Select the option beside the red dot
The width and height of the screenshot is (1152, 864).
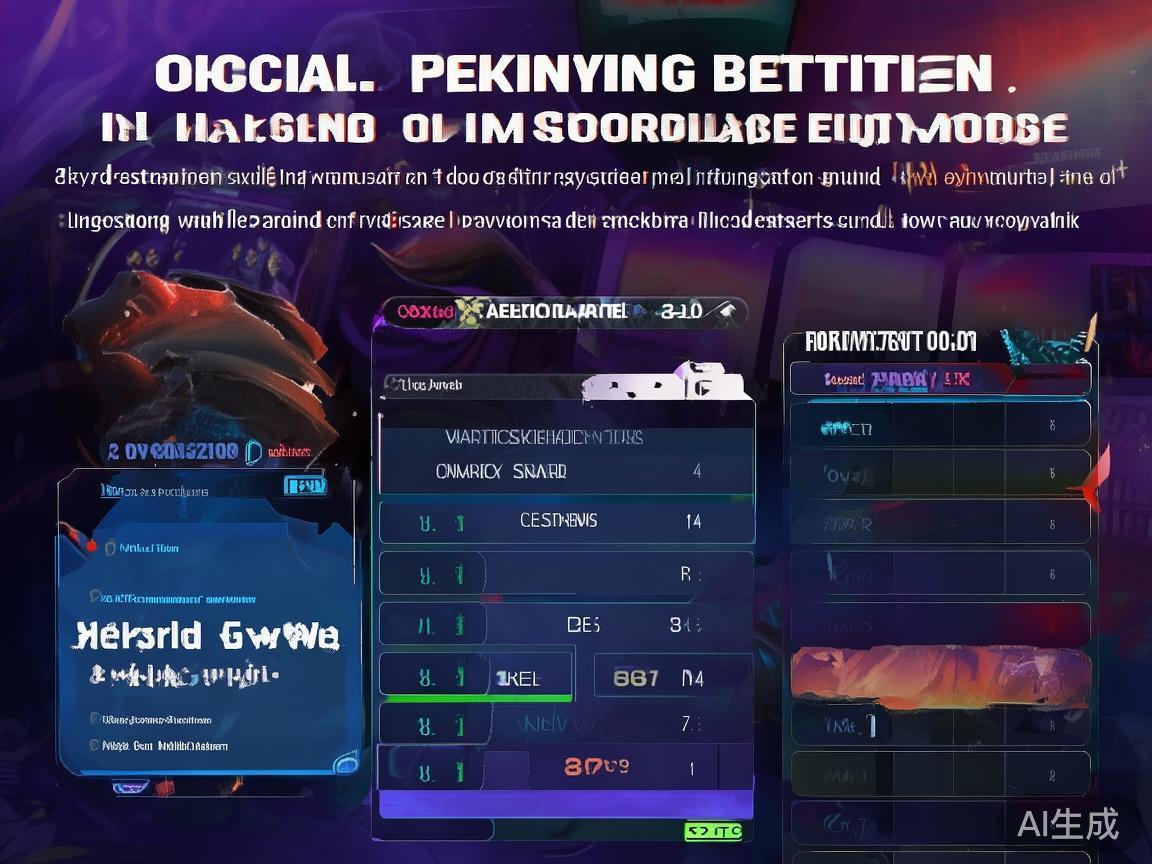click(x=148, y=548)
